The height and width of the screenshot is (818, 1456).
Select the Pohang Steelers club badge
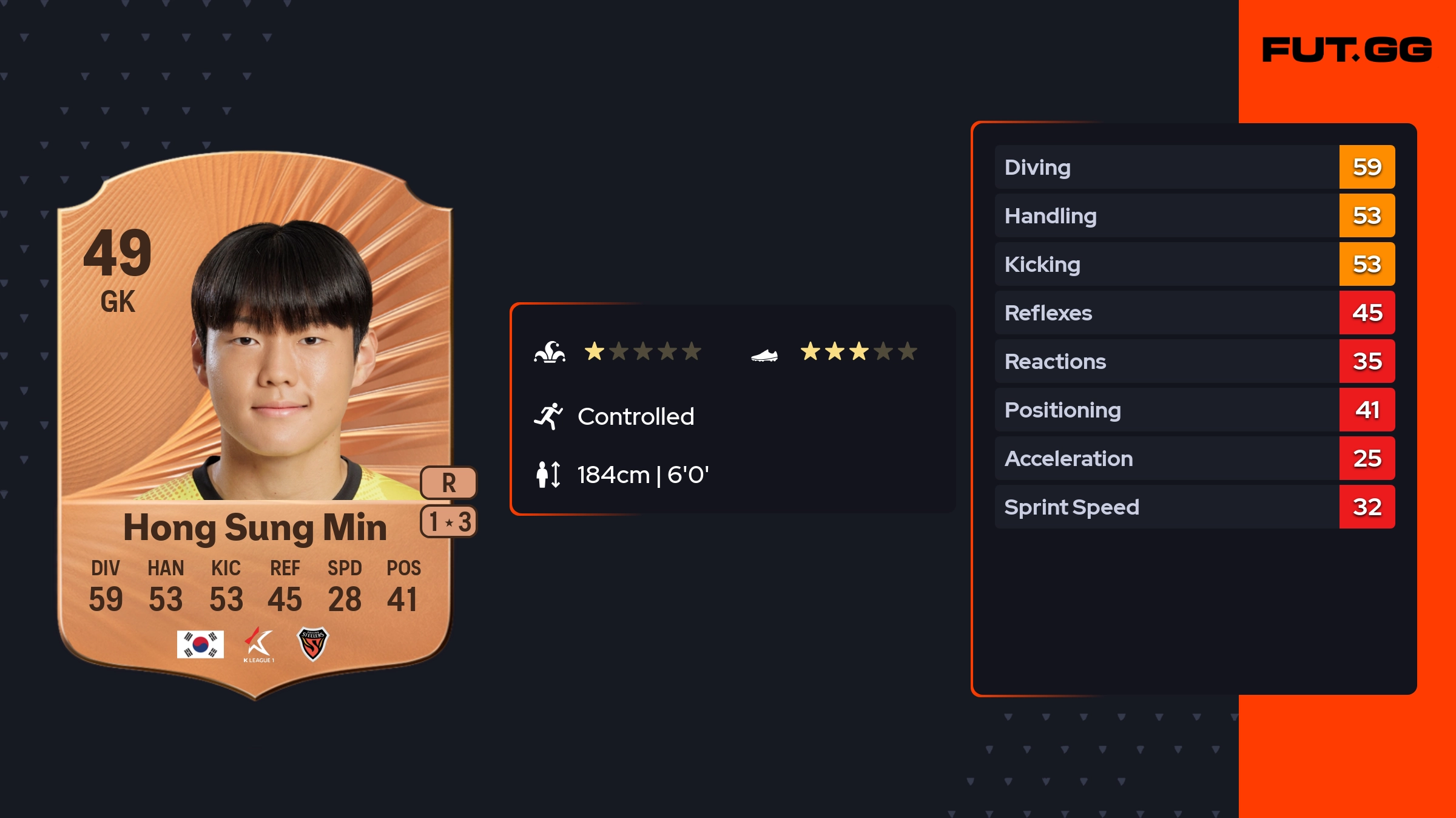click(312, 644)
